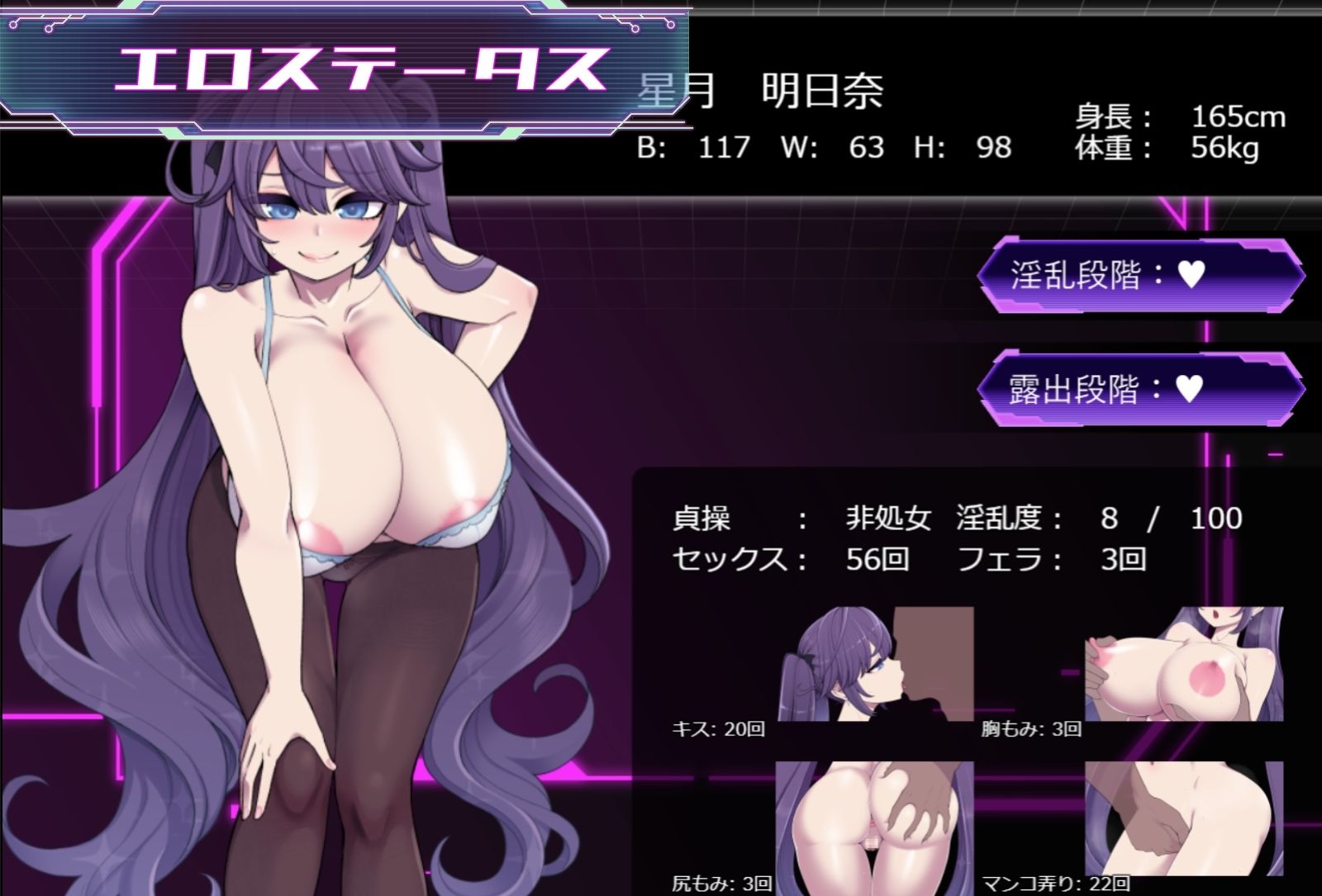Click the full-body character portrait
Screen dimensions: 1322x896
click(x=330, y=495)
